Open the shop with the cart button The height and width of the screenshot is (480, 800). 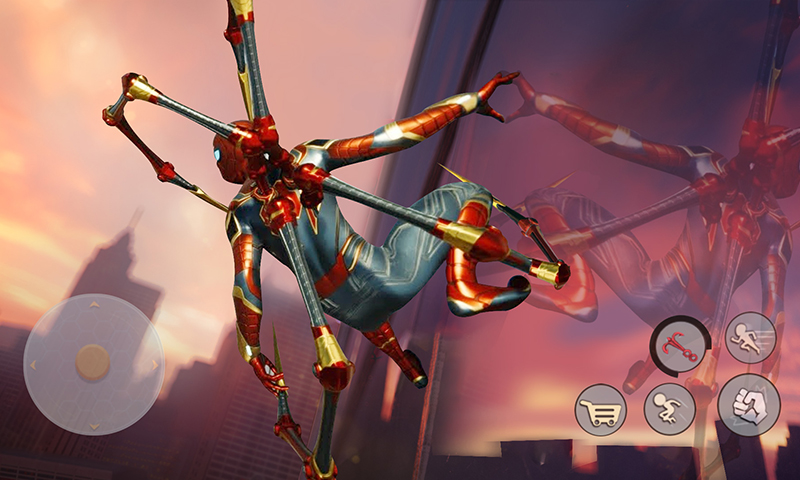pos(600,410)
